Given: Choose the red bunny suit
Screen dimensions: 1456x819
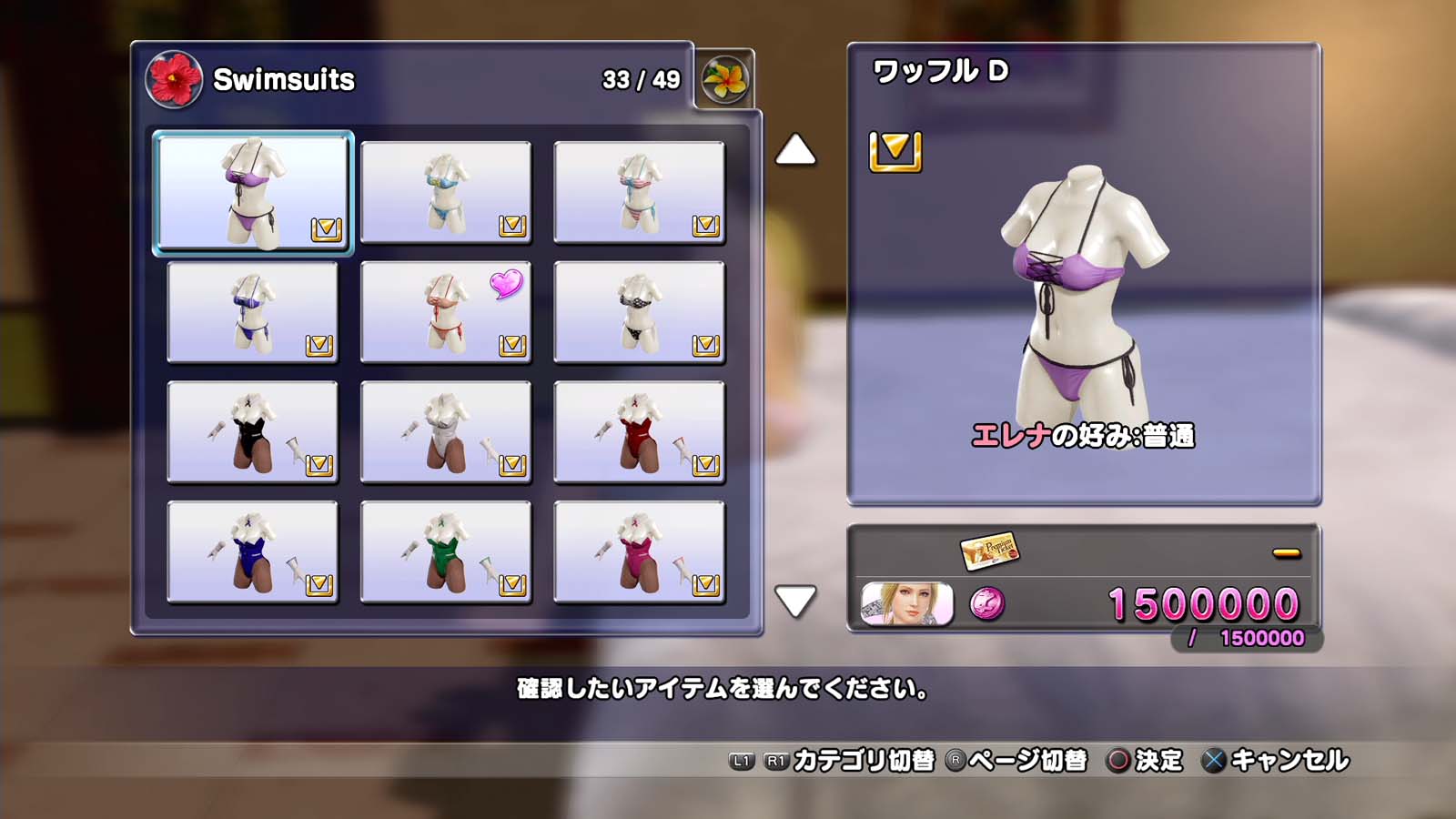Looking at the screenshot, I should coord(639,432).
